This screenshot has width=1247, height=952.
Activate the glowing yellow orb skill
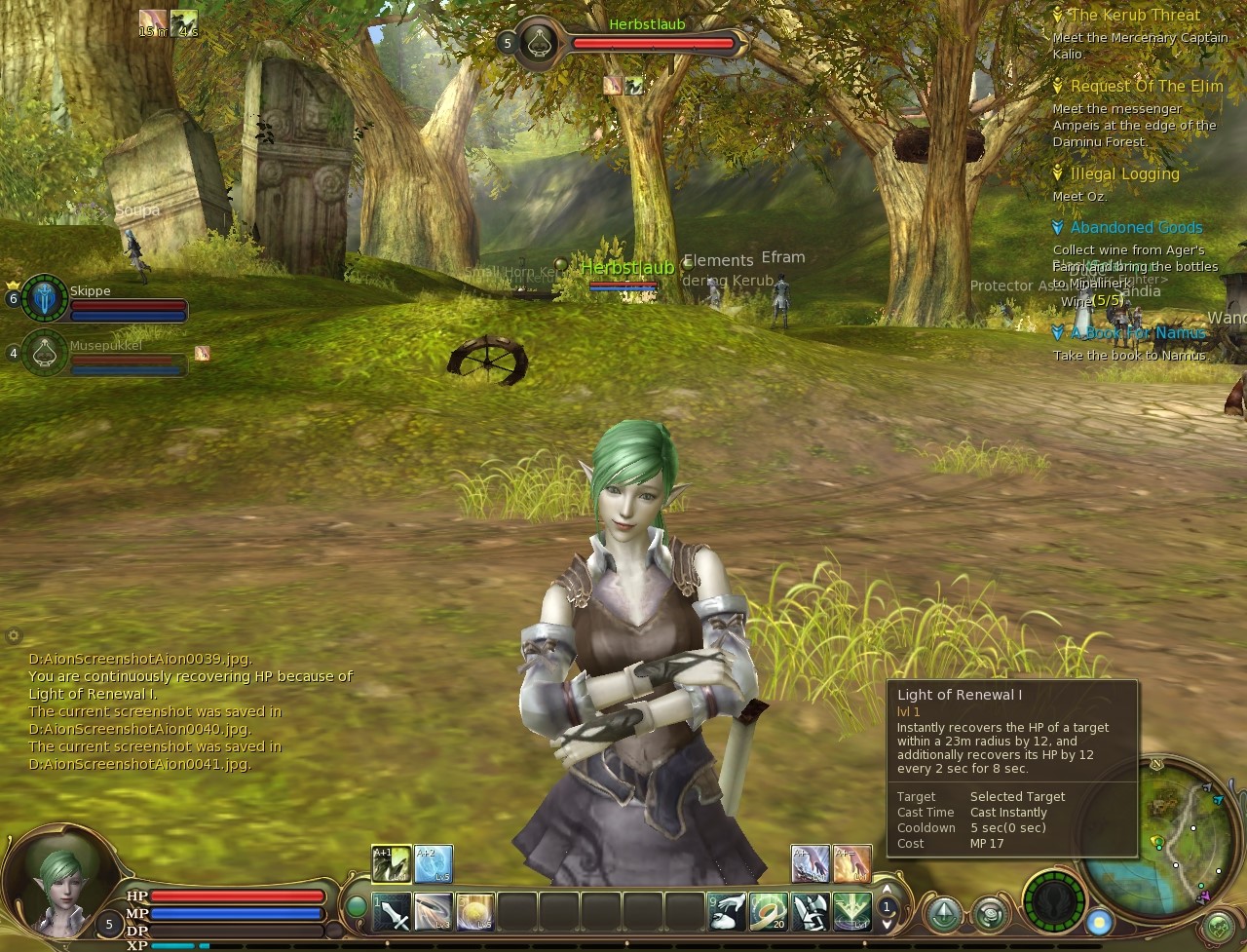click(475, 912)
